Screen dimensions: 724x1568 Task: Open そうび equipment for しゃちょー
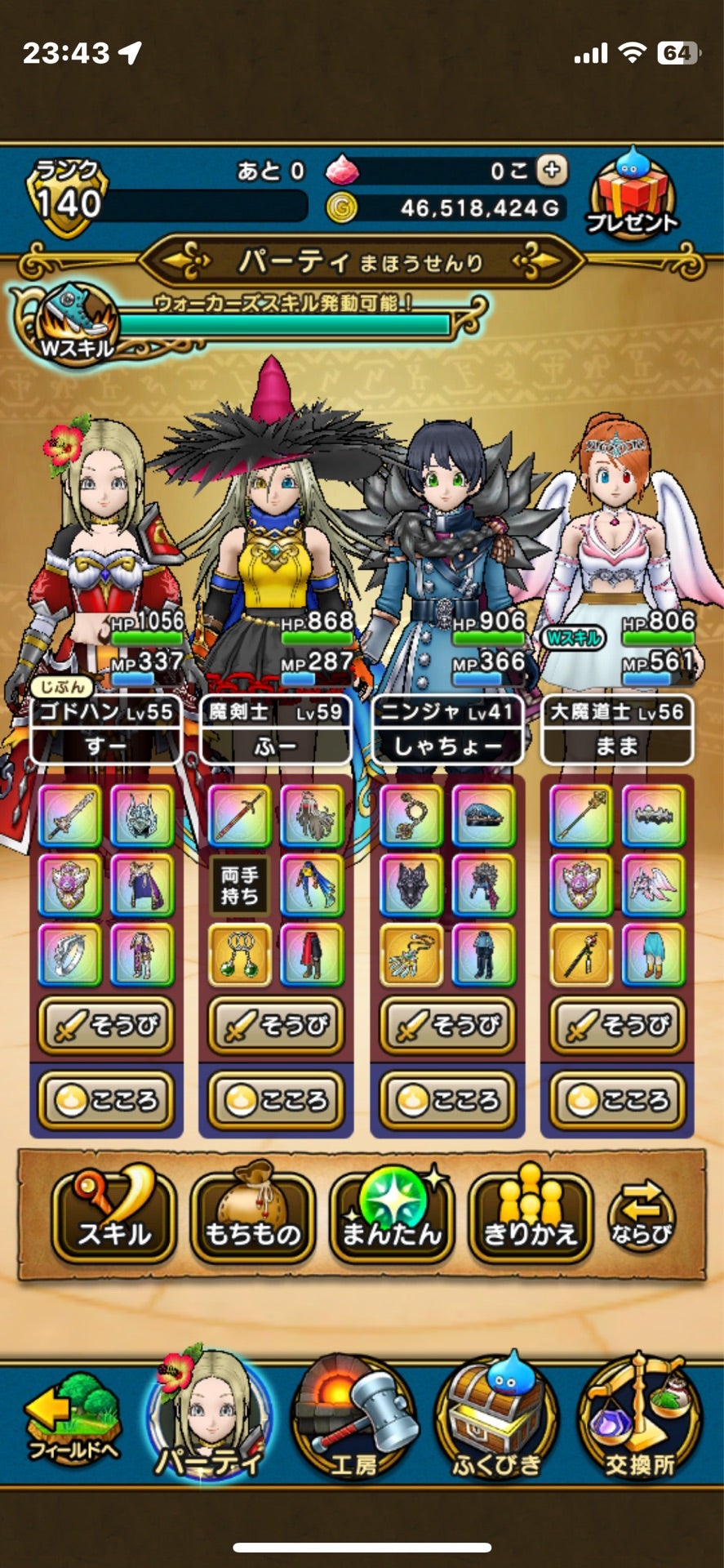[447, 1025]
